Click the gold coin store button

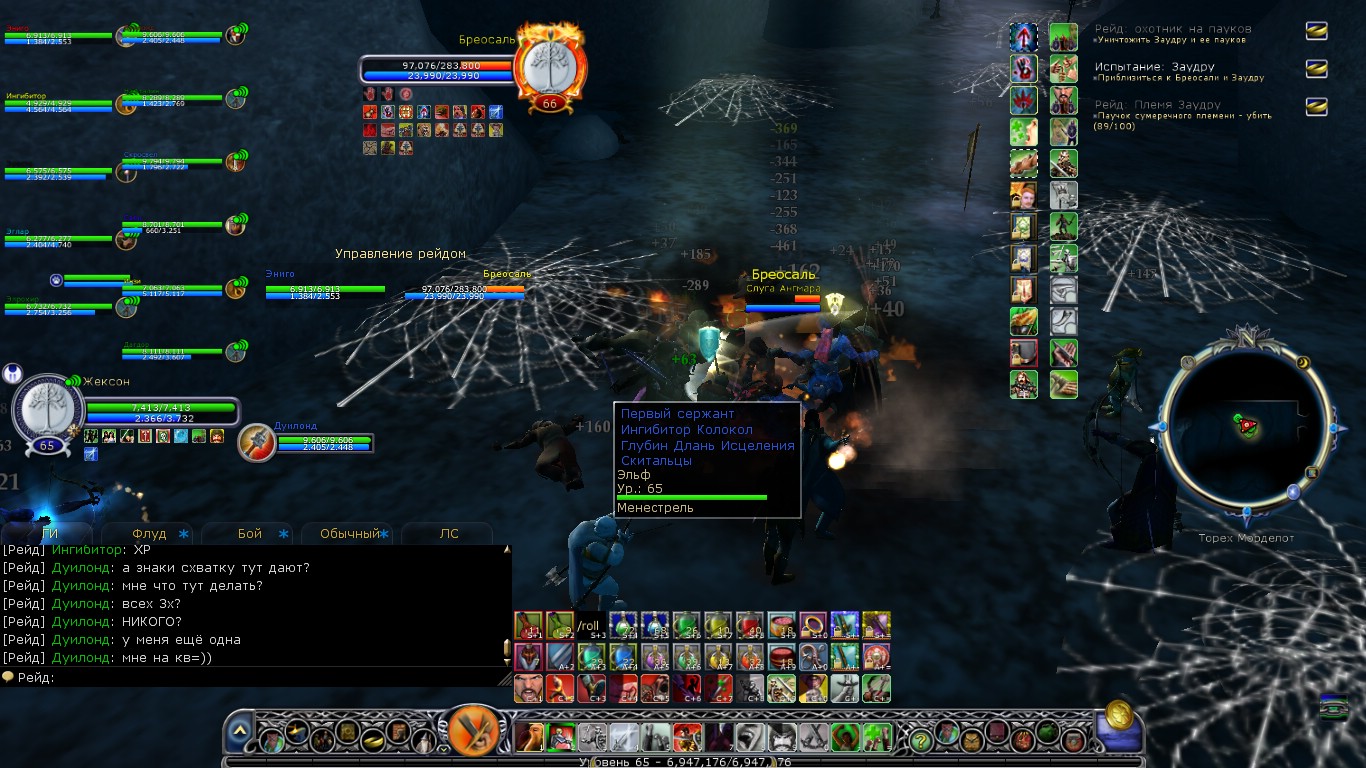pos(1119,718)
